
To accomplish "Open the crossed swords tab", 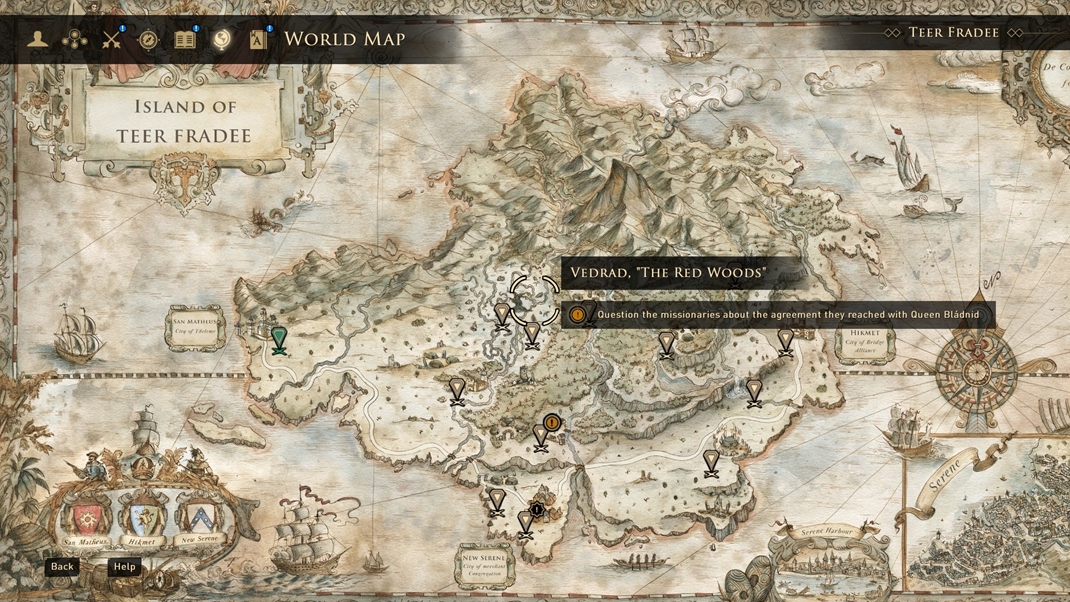I will pos(111,40).
